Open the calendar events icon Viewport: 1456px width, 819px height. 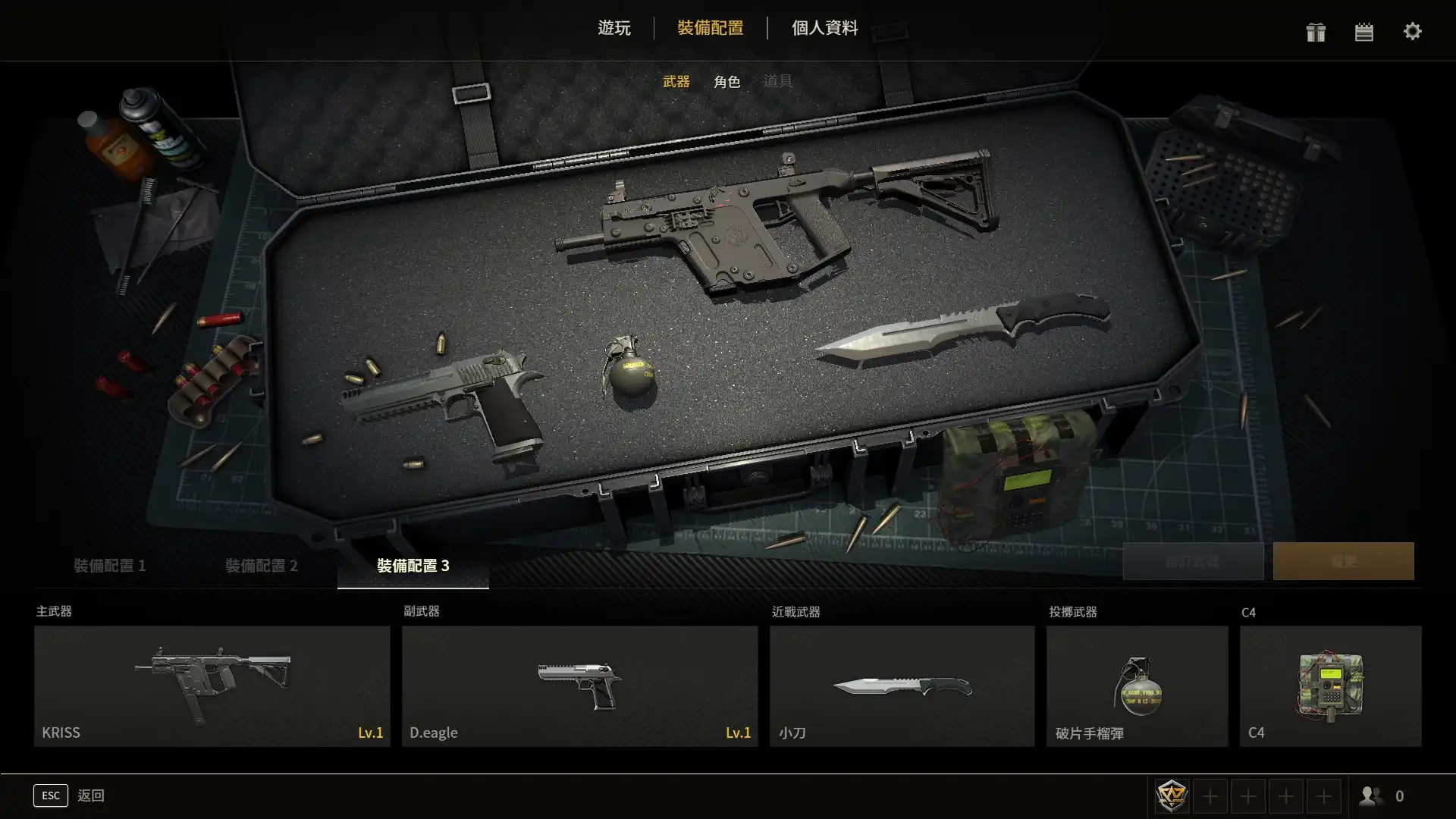[x=1363, y=32]
